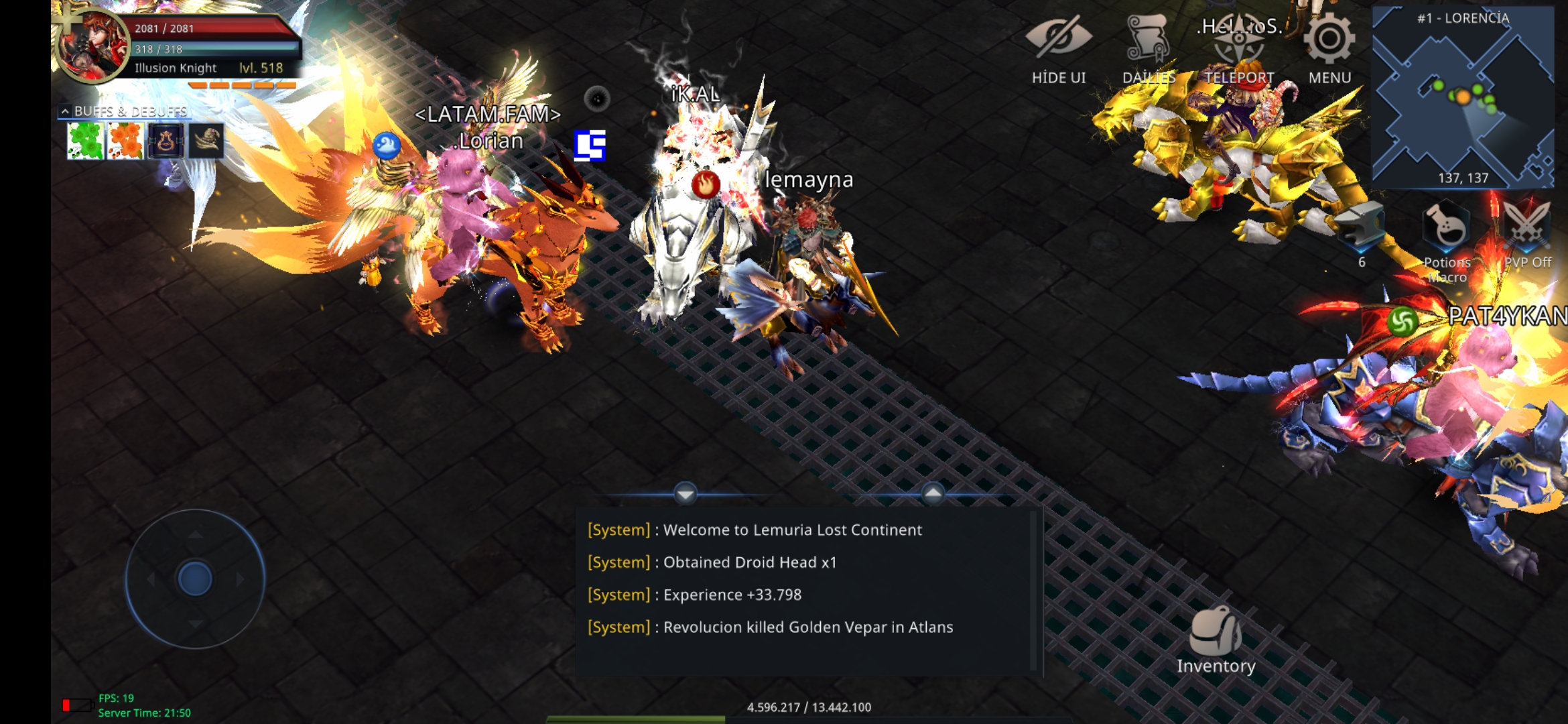Tap the virtual joystick center knob
Viewport: 1568px width, 724px height.
(195, 579)
